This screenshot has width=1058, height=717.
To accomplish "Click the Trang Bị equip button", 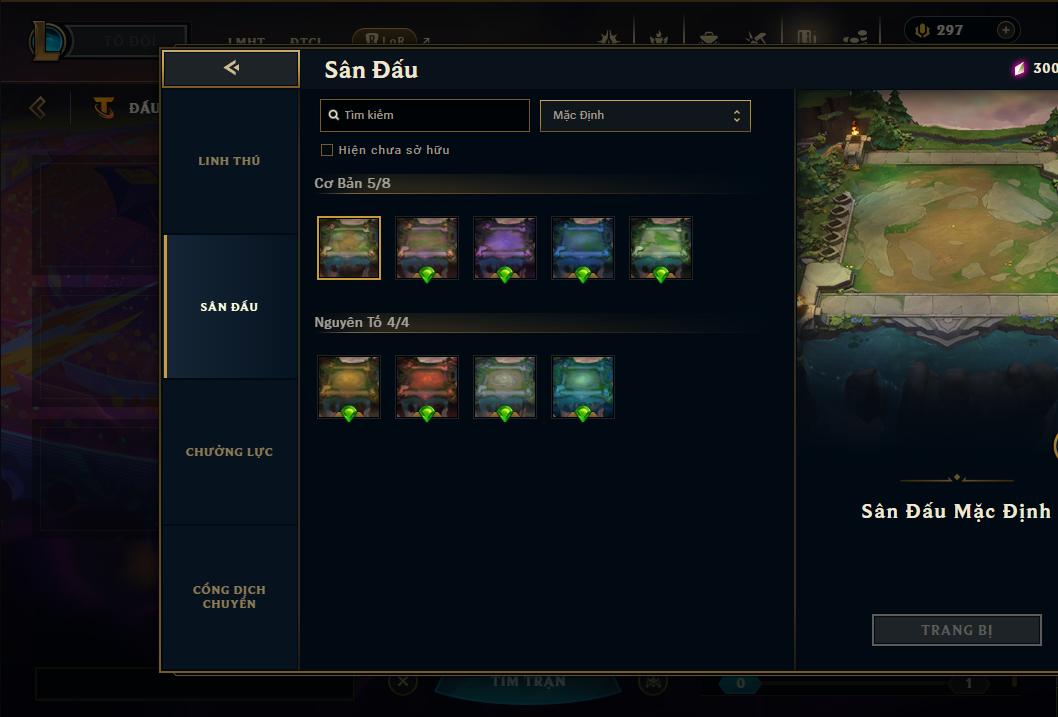I will 956,630.
